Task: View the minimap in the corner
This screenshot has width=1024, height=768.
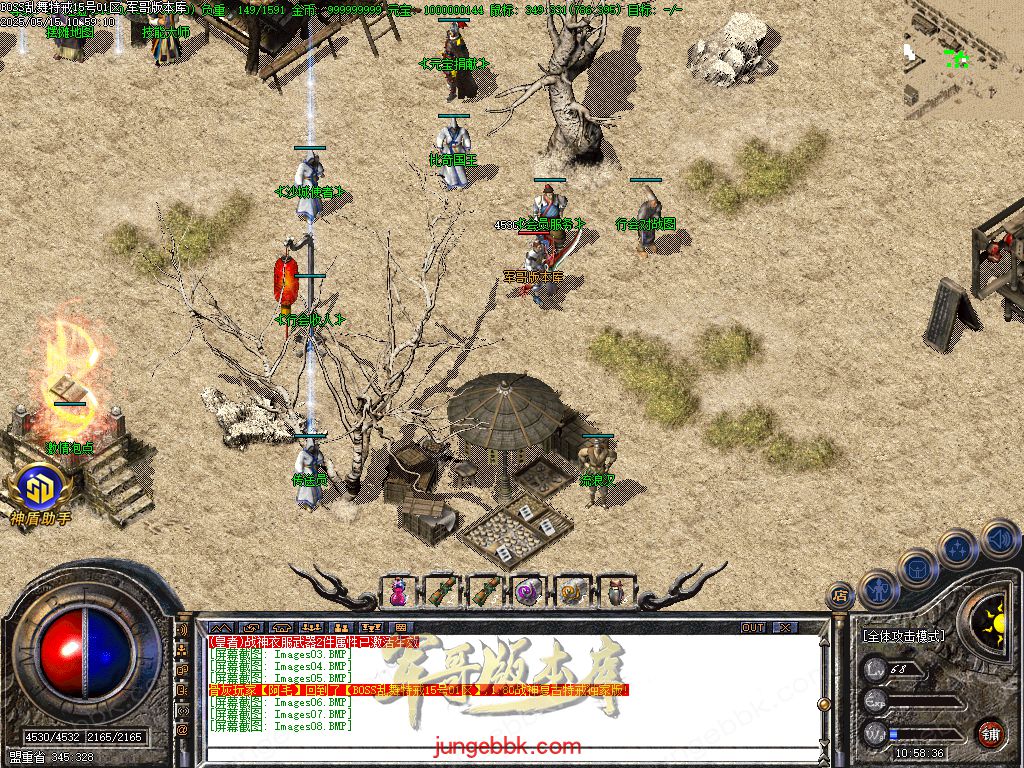Action: [963, 60]
